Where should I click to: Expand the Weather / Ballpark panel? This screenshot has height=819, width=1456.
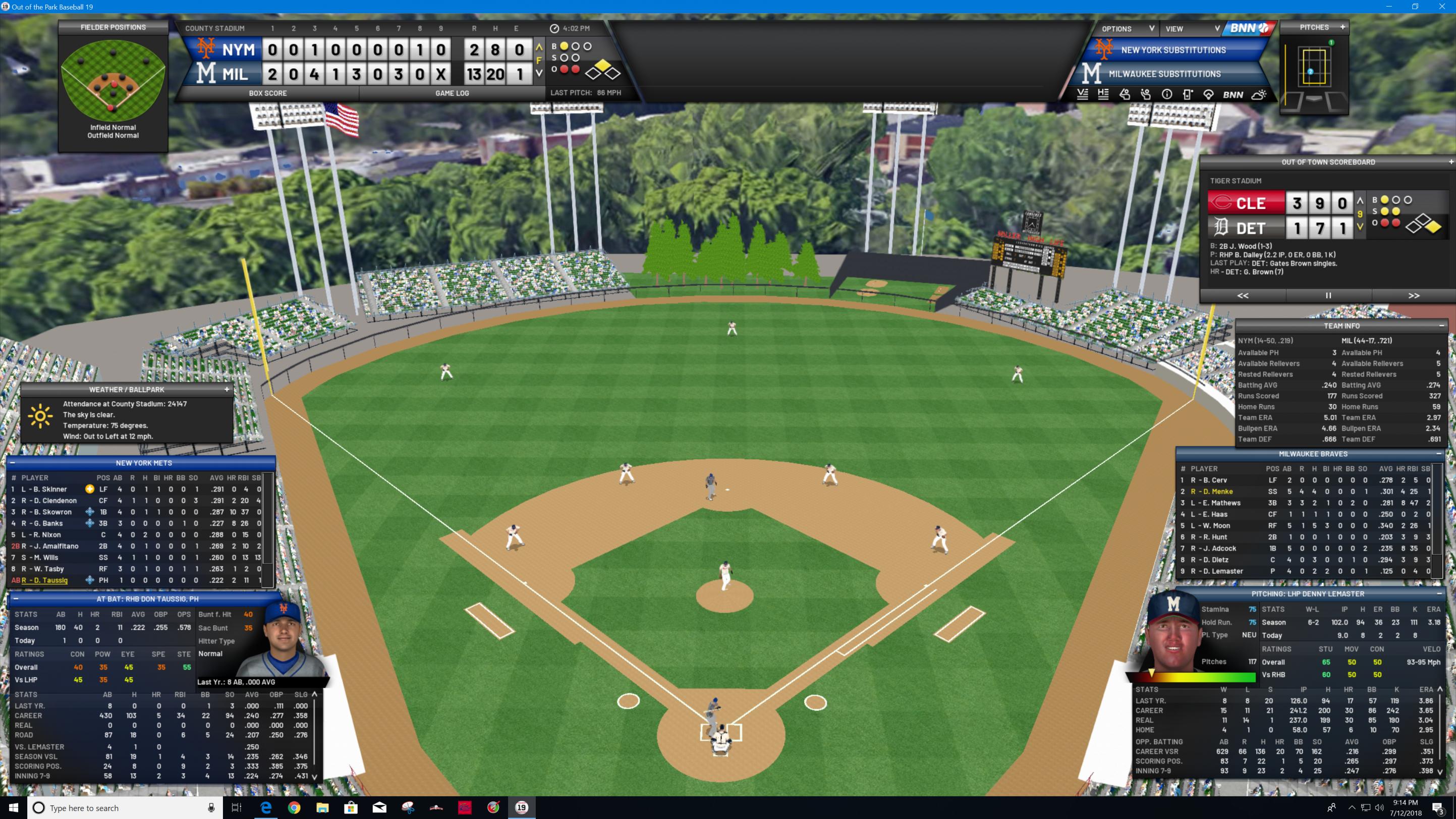point(227,390)
